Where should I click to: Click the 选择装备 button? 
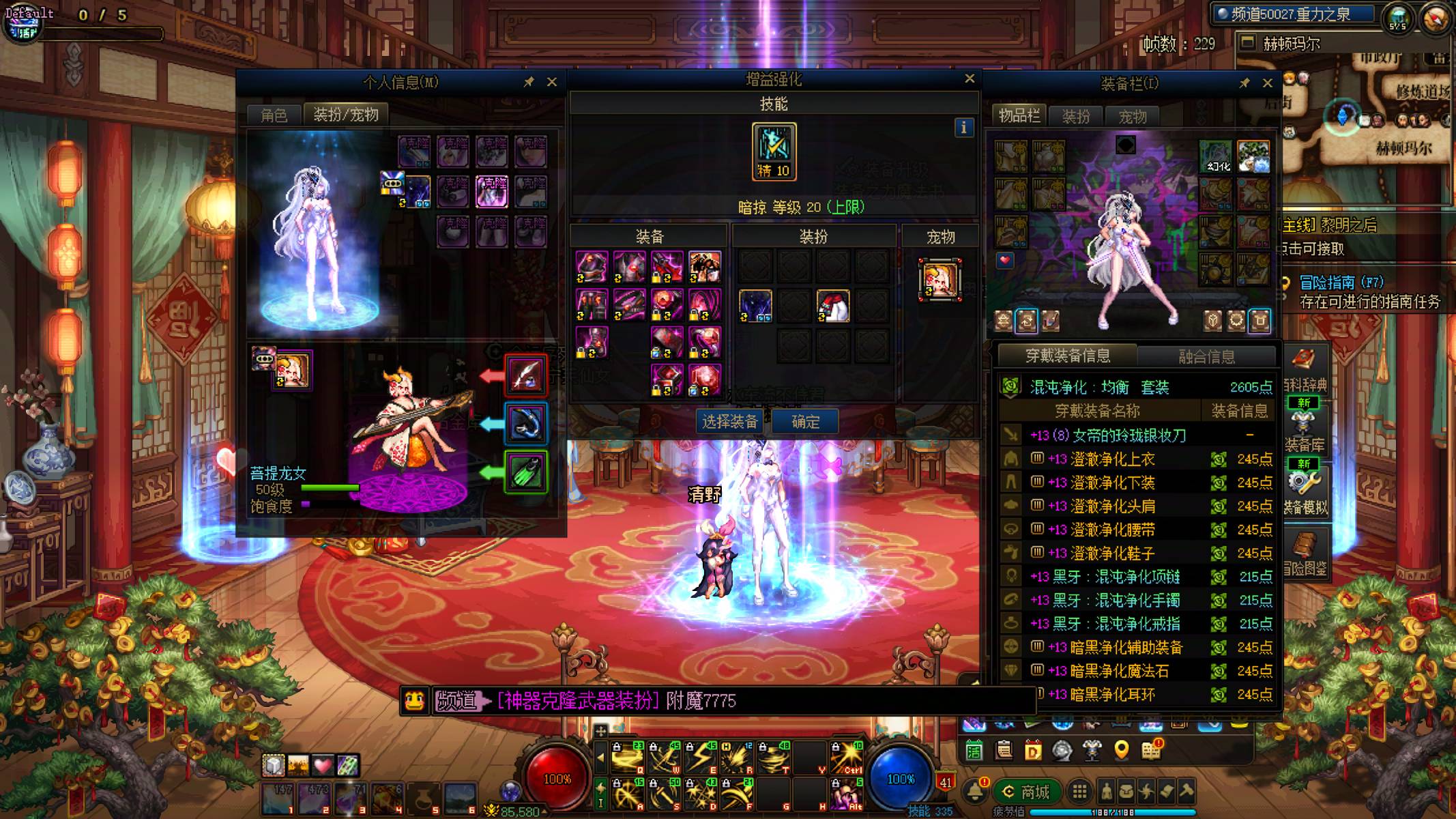point(729,422)
